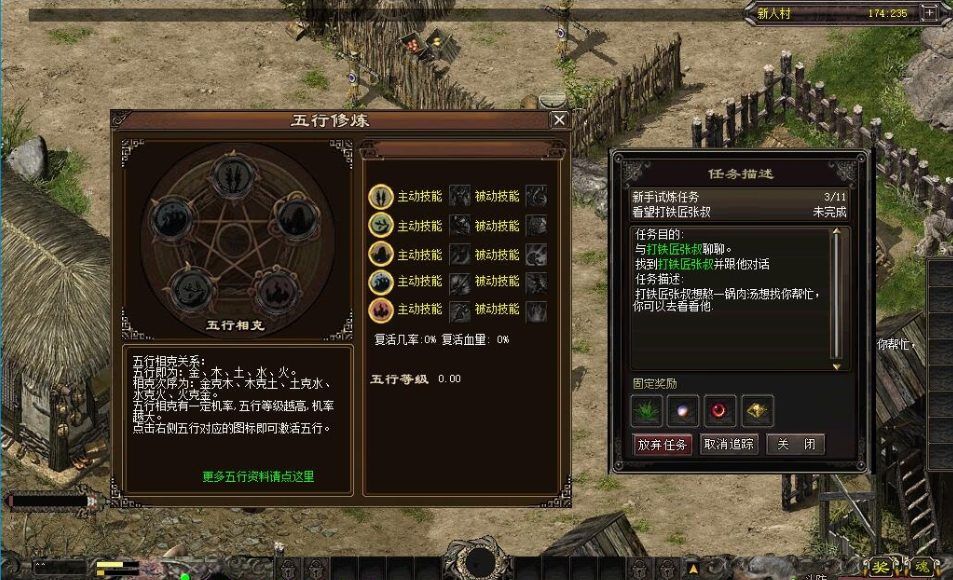Image resolution: width=953 pixels, height=580 pixels.
Task: Select the green herb reward icon
Action: (648, 408)
